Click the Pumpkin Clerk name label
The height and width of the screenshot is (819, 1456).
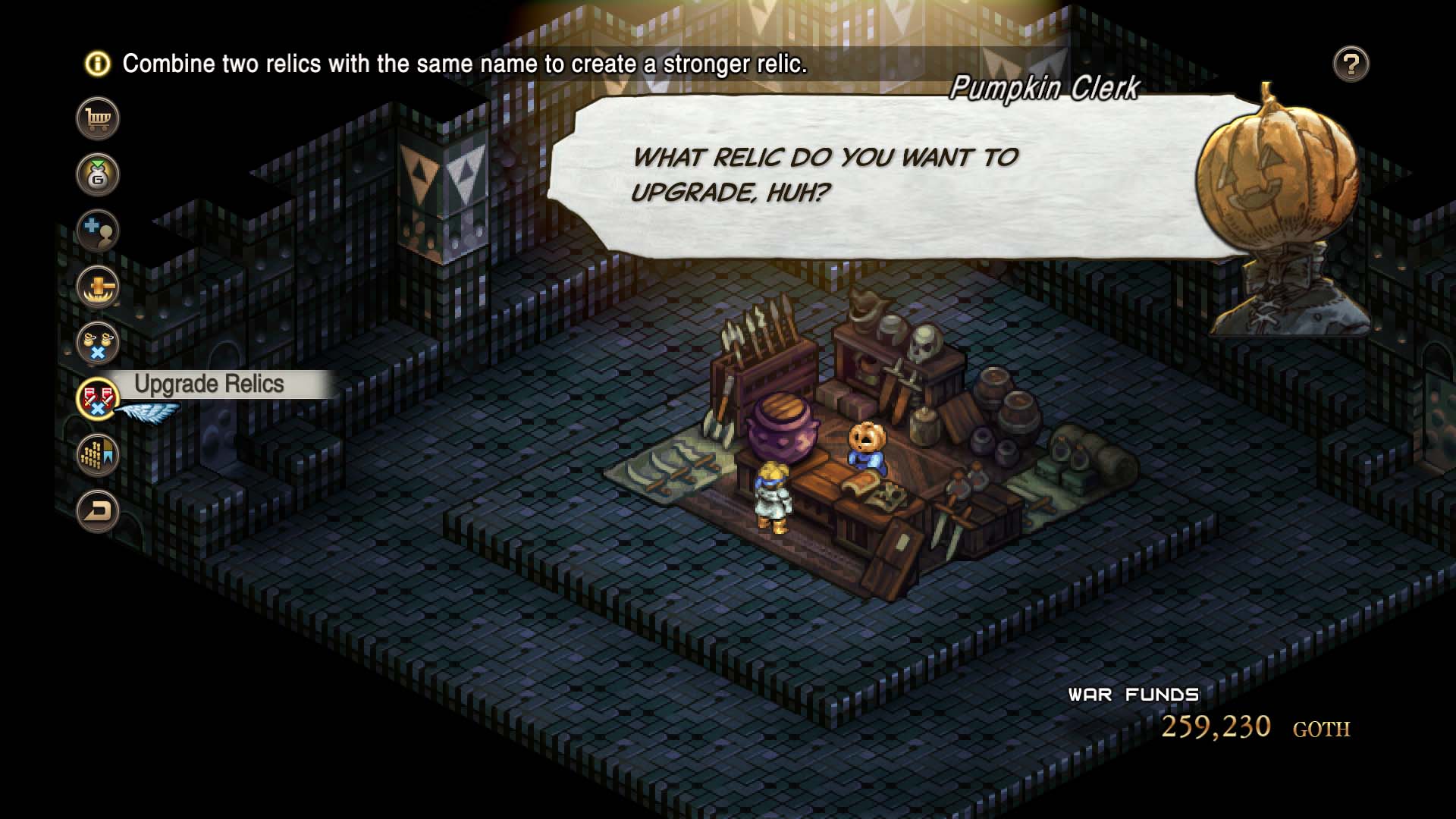pos(1044,89)
